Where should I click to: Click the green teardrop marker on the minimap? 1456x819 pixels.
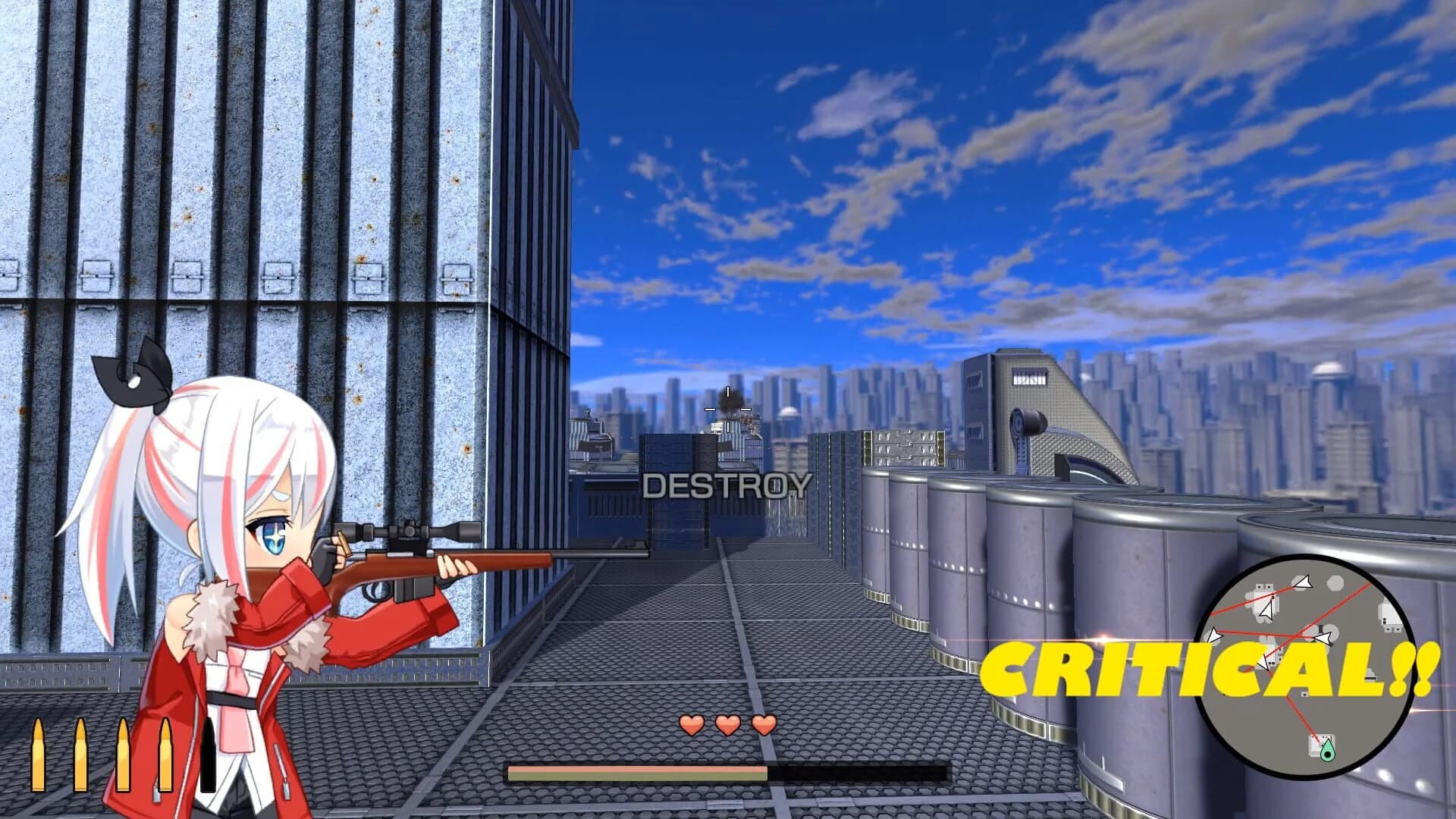pyautogui.click(x=1328, y=750)
